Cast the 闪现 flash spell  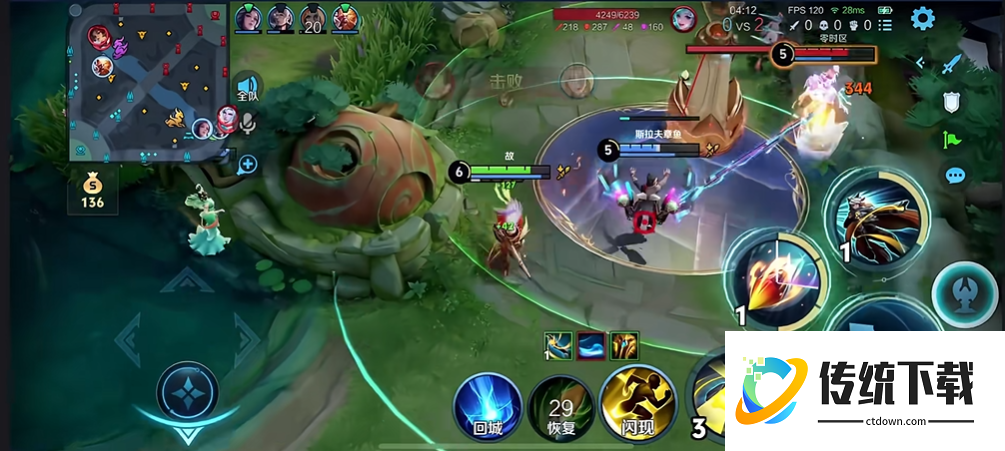[633, 408]
